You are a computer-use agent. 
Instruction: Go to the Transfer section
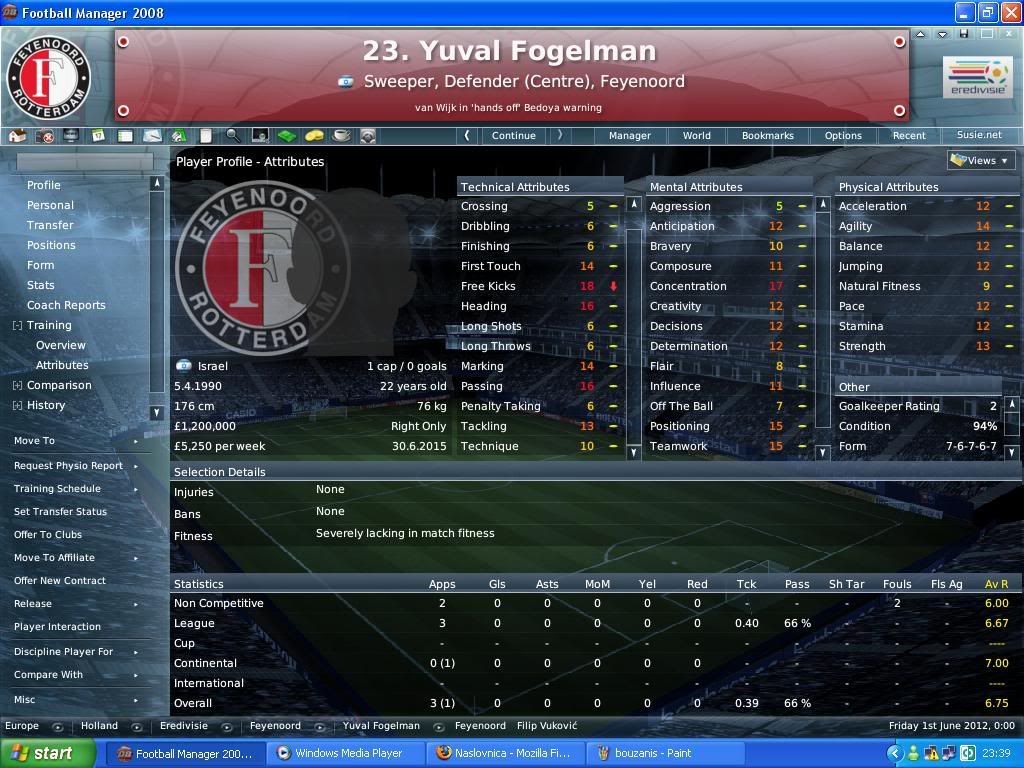pos(50,225)
